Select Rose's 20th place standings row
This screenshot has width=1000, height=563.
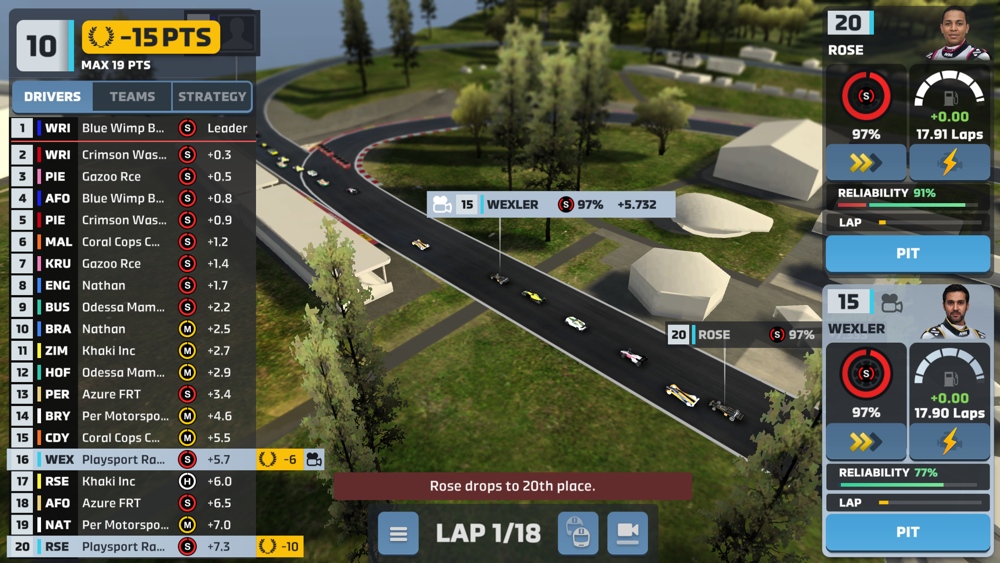click(130, 547)
